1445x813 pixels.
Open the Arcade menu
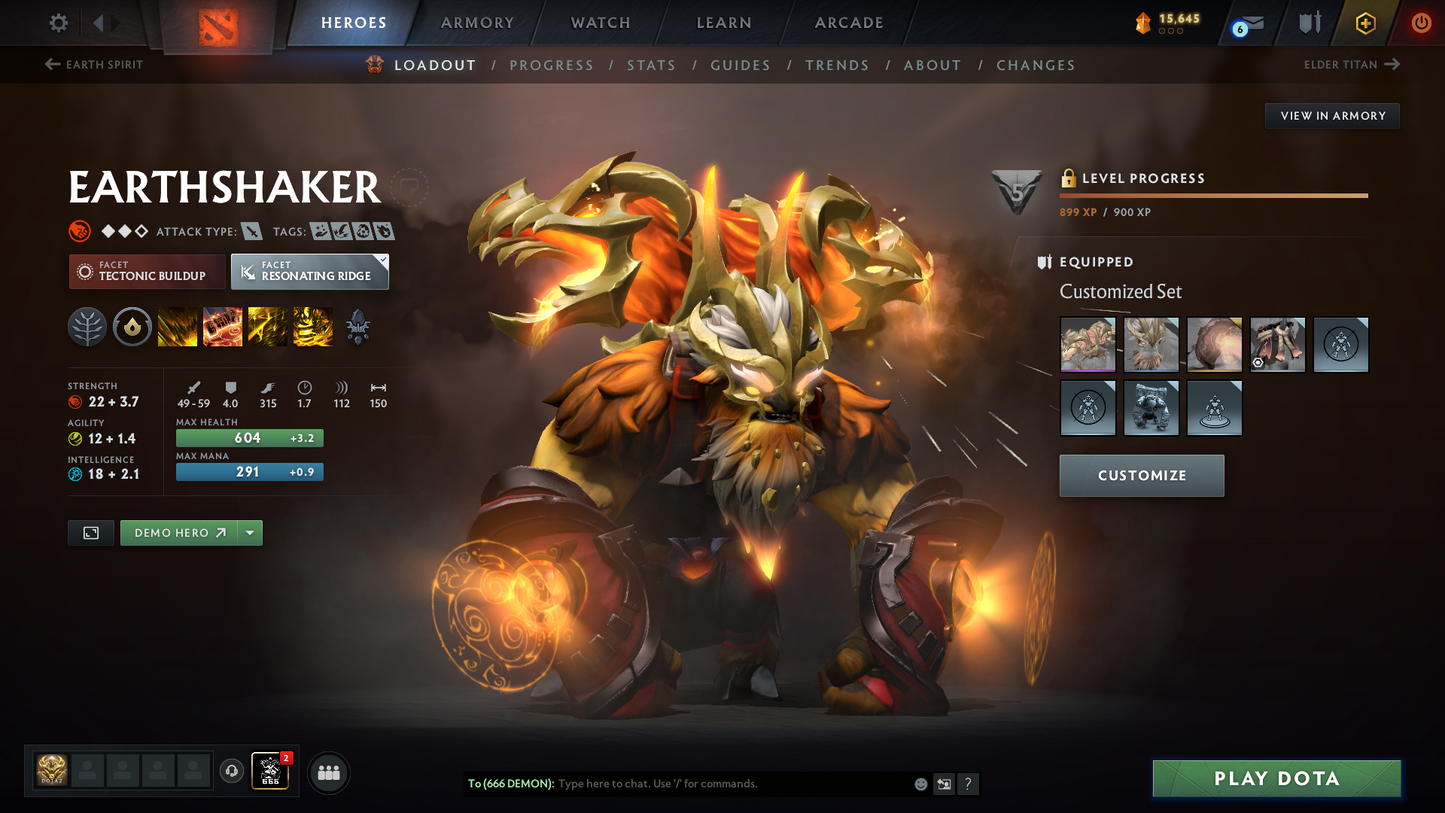(x=848, y=22)
